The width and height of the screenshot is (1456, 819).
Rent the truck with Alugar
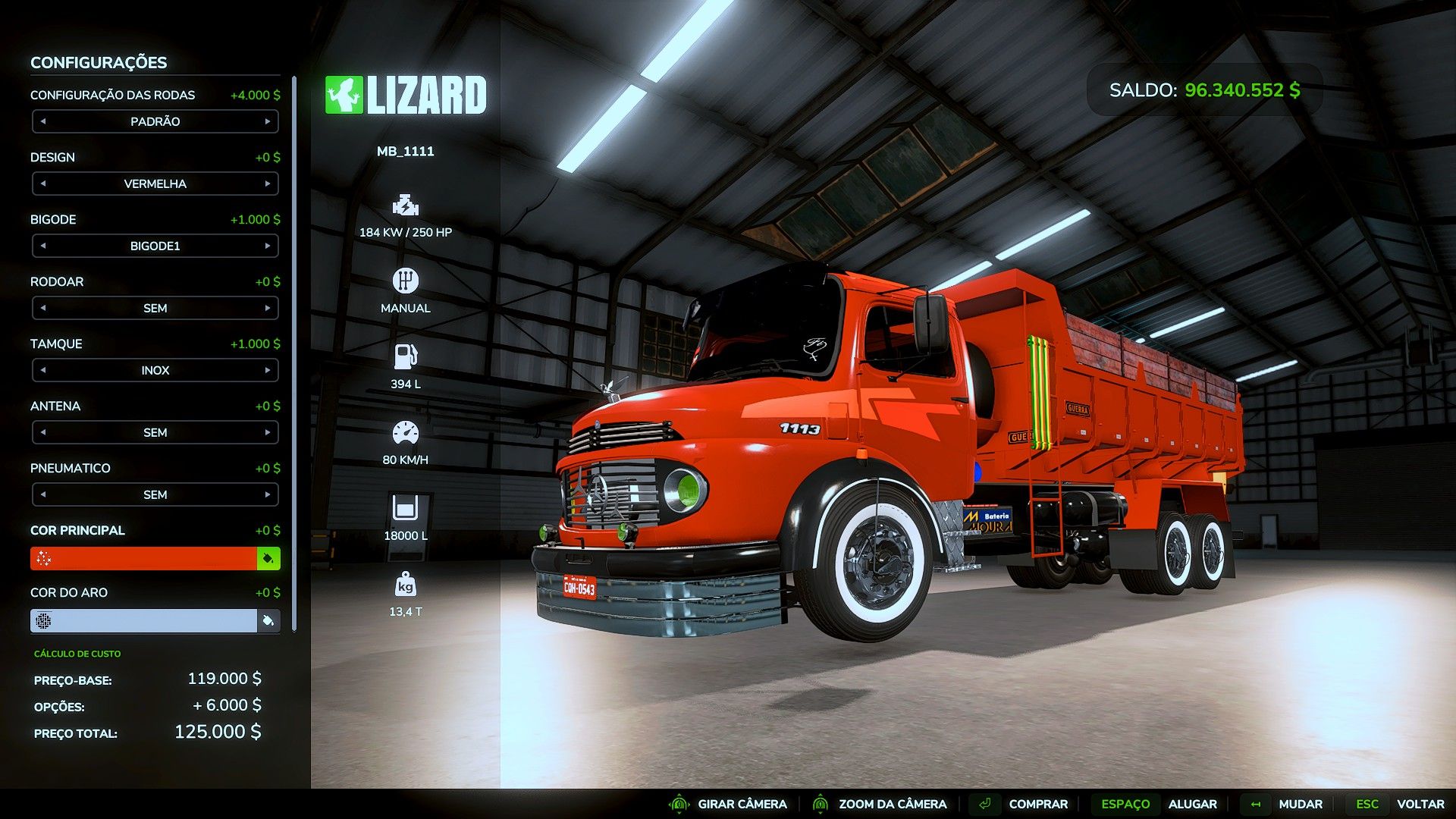pyautogui.click(x=1192, y=804)
